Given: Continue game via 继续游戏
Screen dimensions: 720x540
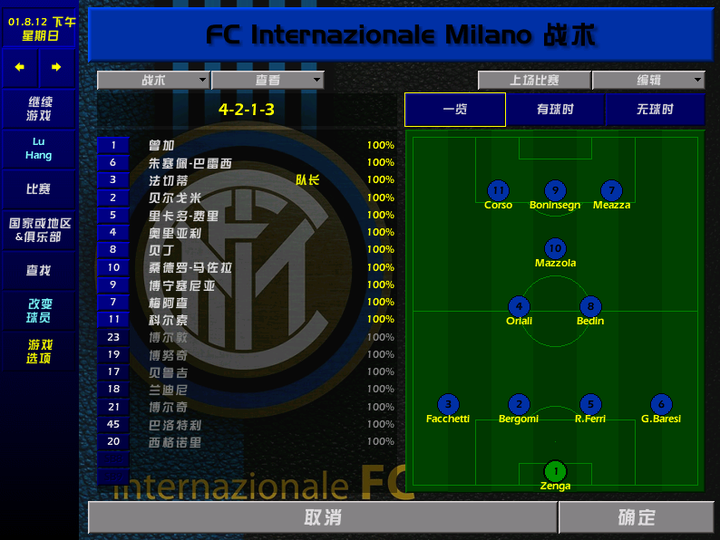Looking at the screenshot, I should point(39,109).
